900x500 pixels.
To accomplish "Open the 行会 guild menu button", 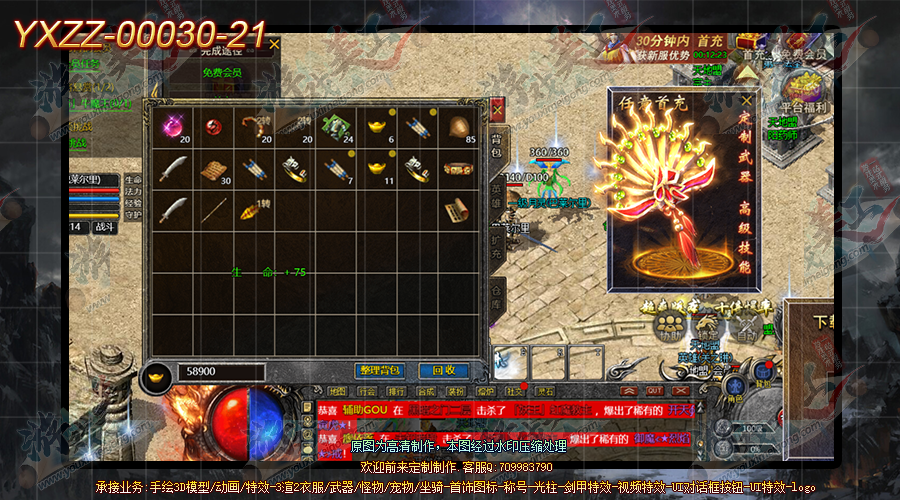I will (x=367, y=391).
